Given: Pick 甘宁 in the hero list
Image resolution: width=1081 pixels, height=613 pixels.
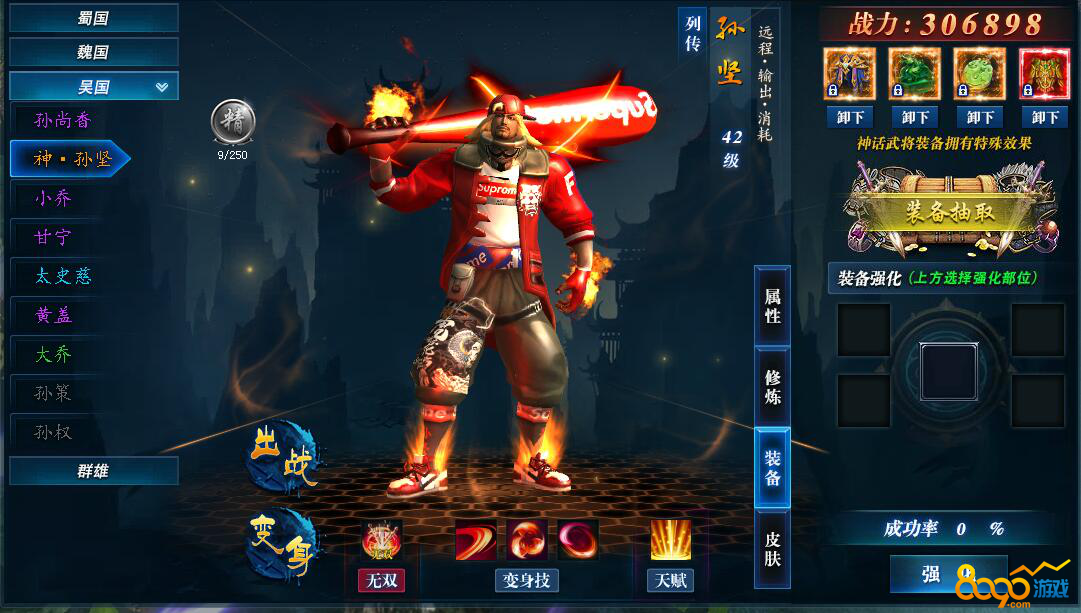Looking at the screenshot, I should click(54, 237).
